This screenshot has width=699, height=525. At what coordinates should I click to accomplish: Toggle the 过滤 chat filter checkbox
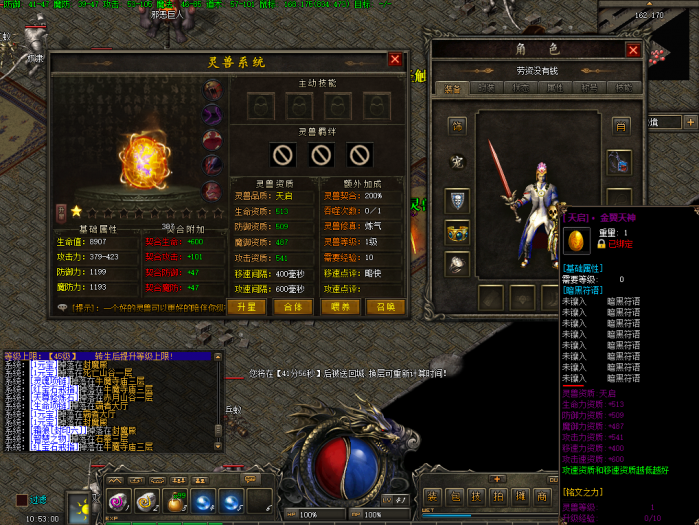(x=22, y=499)
